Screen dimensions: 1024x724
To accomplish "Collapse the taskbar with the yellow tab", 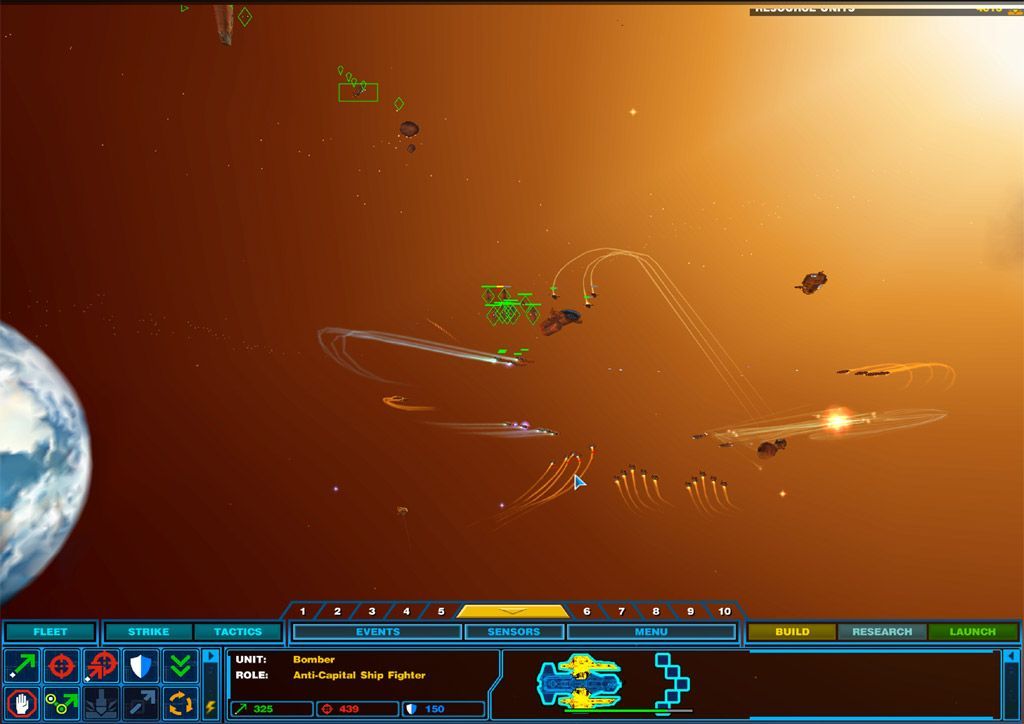I will (512, 611).
